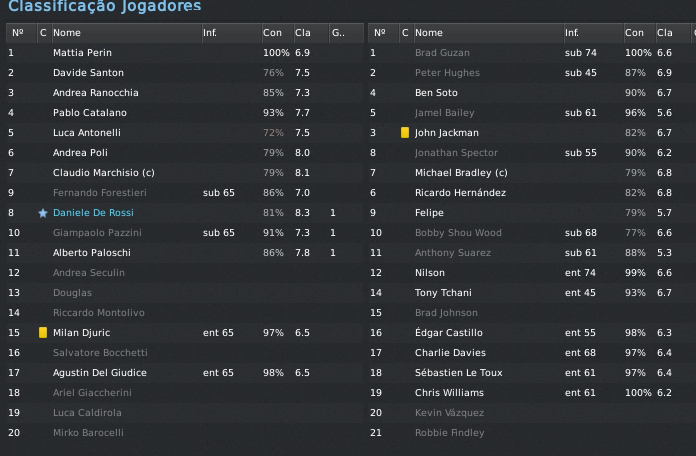Select Claudio Marchisio in the list
696x456 pixels.
[x=103, y=173]
